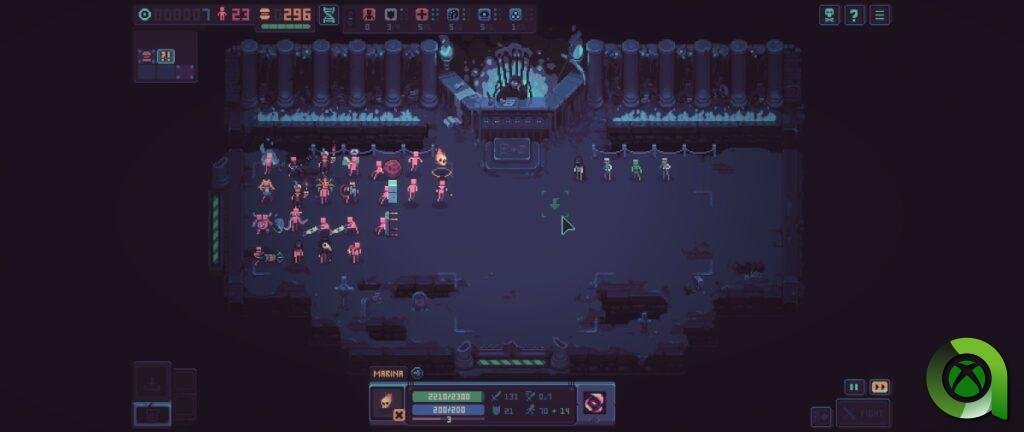Start the battle with Fight button
Image resolution: width=1024 pixels, height=432 pixels.
863,413
